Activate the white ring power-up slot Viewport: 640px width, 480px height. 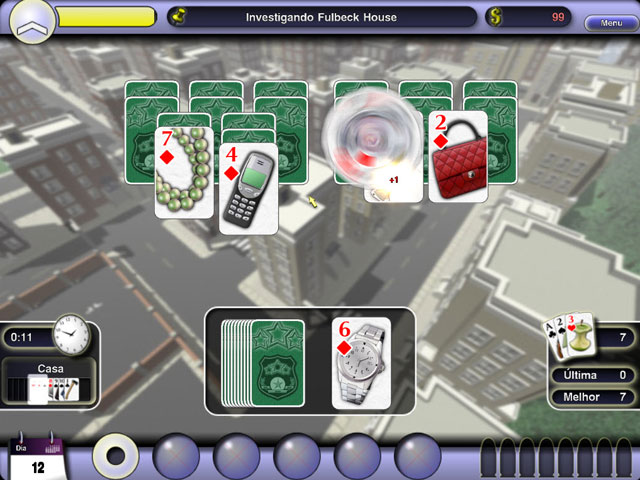[x=117, y=456]
